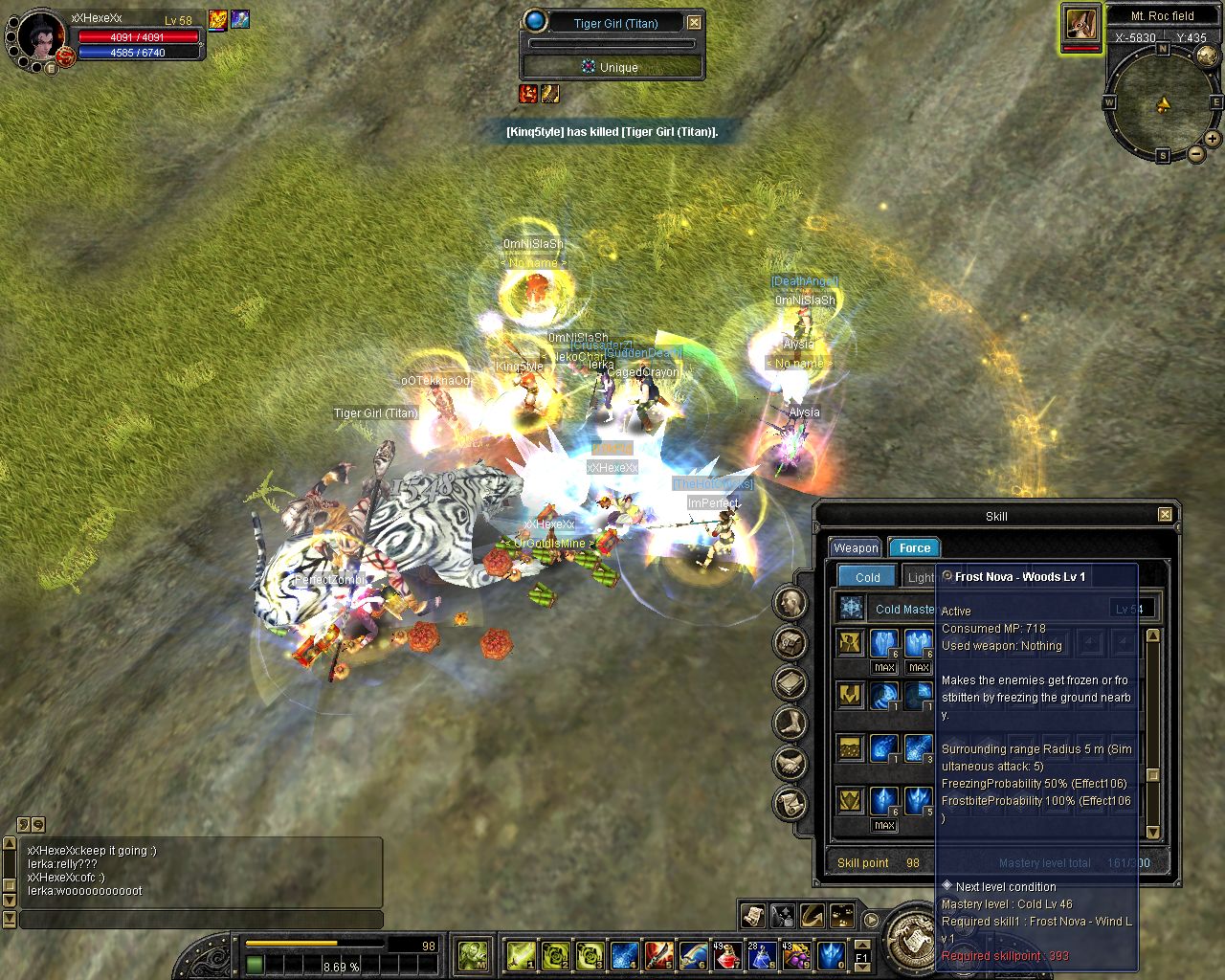This screenshot has width=1225, height=980.
Task: Click the pet portrait icon beside the minimap
Action: (x=1080, y=25)
